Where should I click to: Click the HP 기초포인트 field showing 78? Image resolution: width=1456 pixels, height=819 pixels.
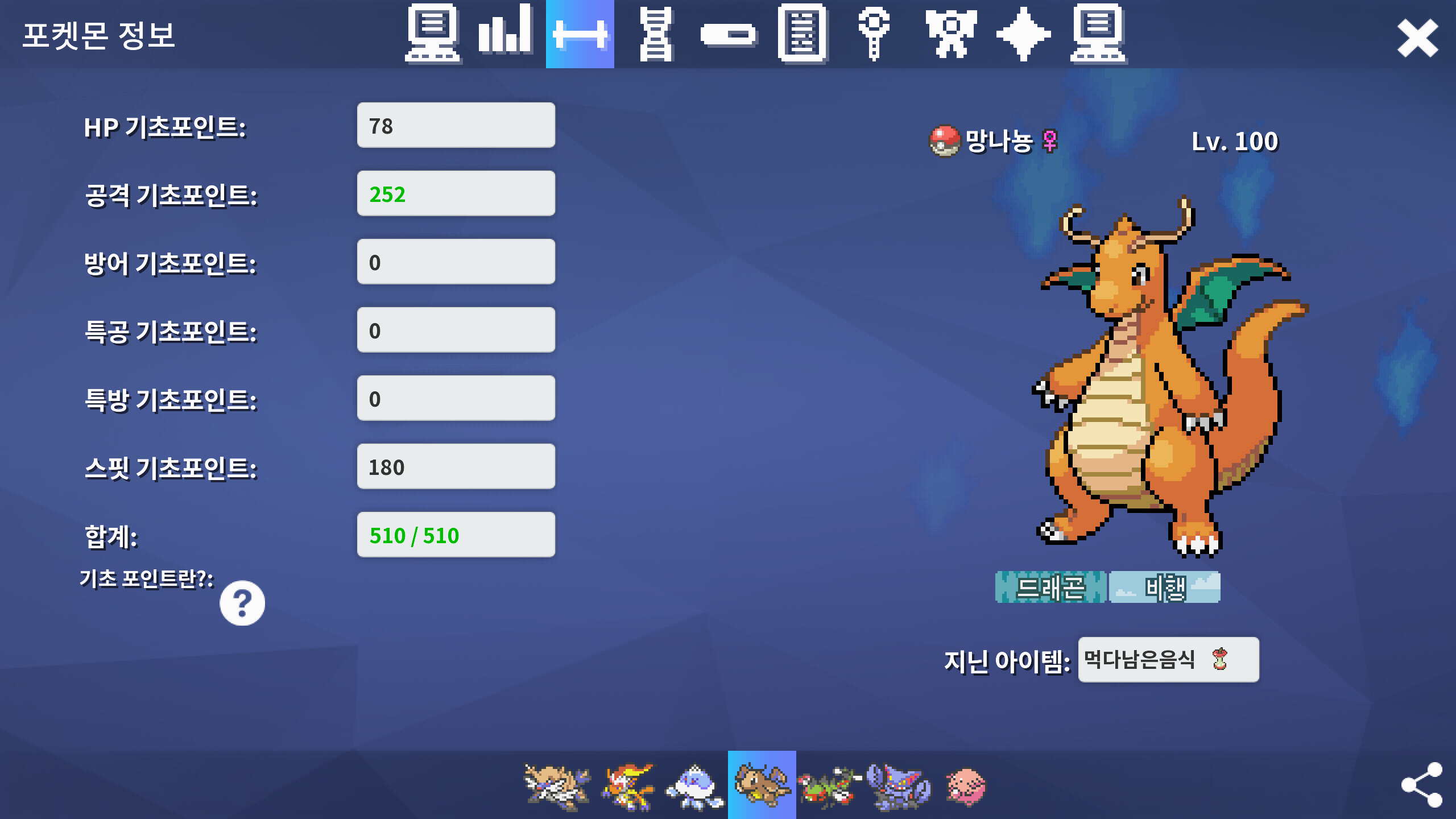(456, 125)
